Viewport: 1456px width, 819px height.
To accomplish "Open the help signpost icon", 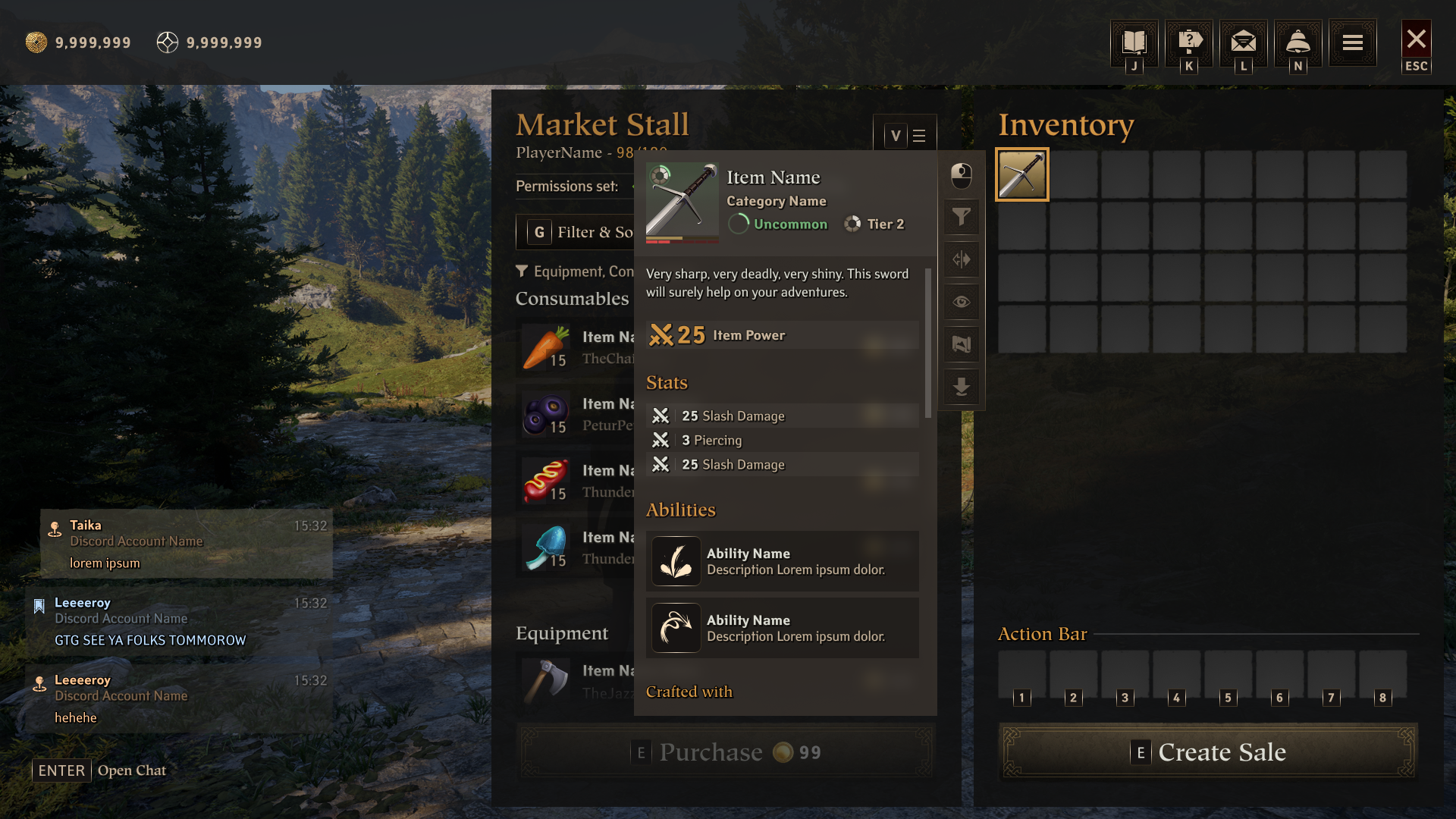I will [1189, 42].
